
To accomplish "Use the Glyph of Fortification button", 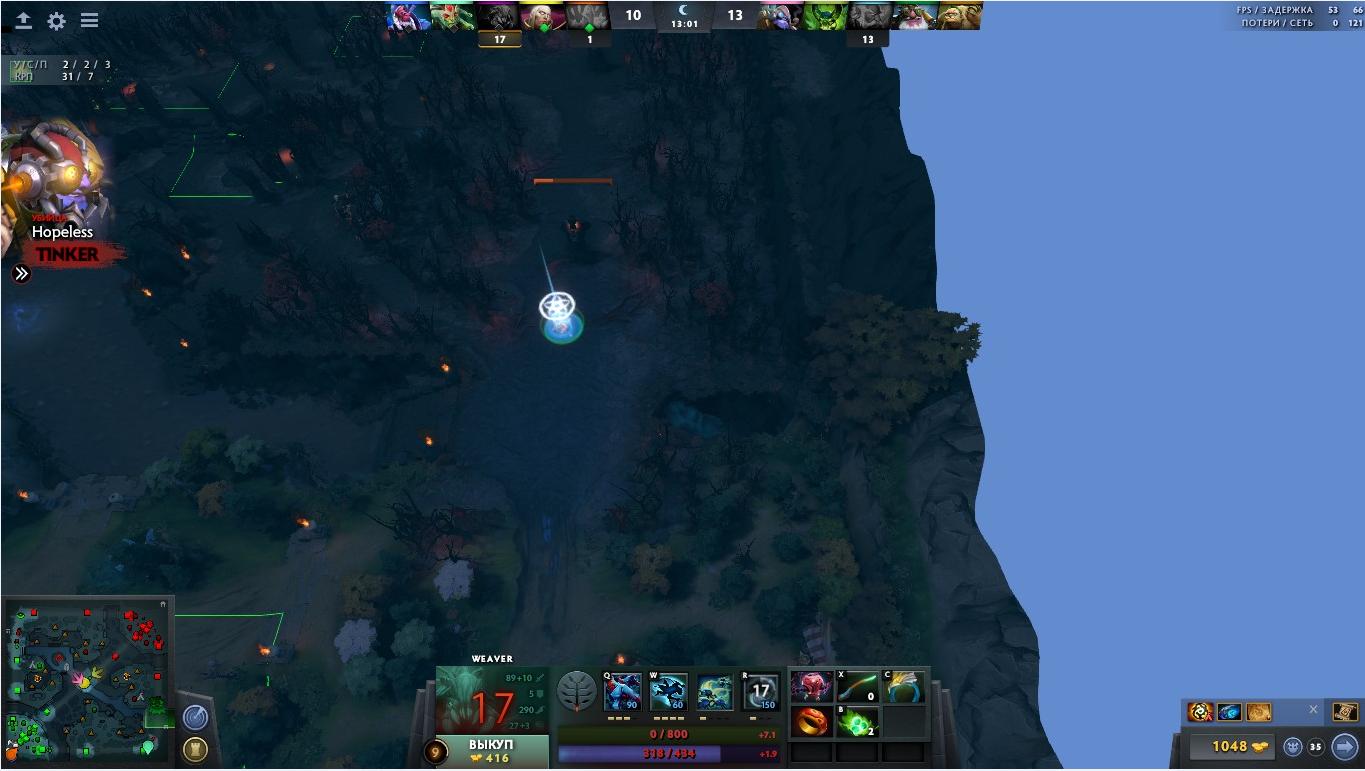I will point(194,749).
